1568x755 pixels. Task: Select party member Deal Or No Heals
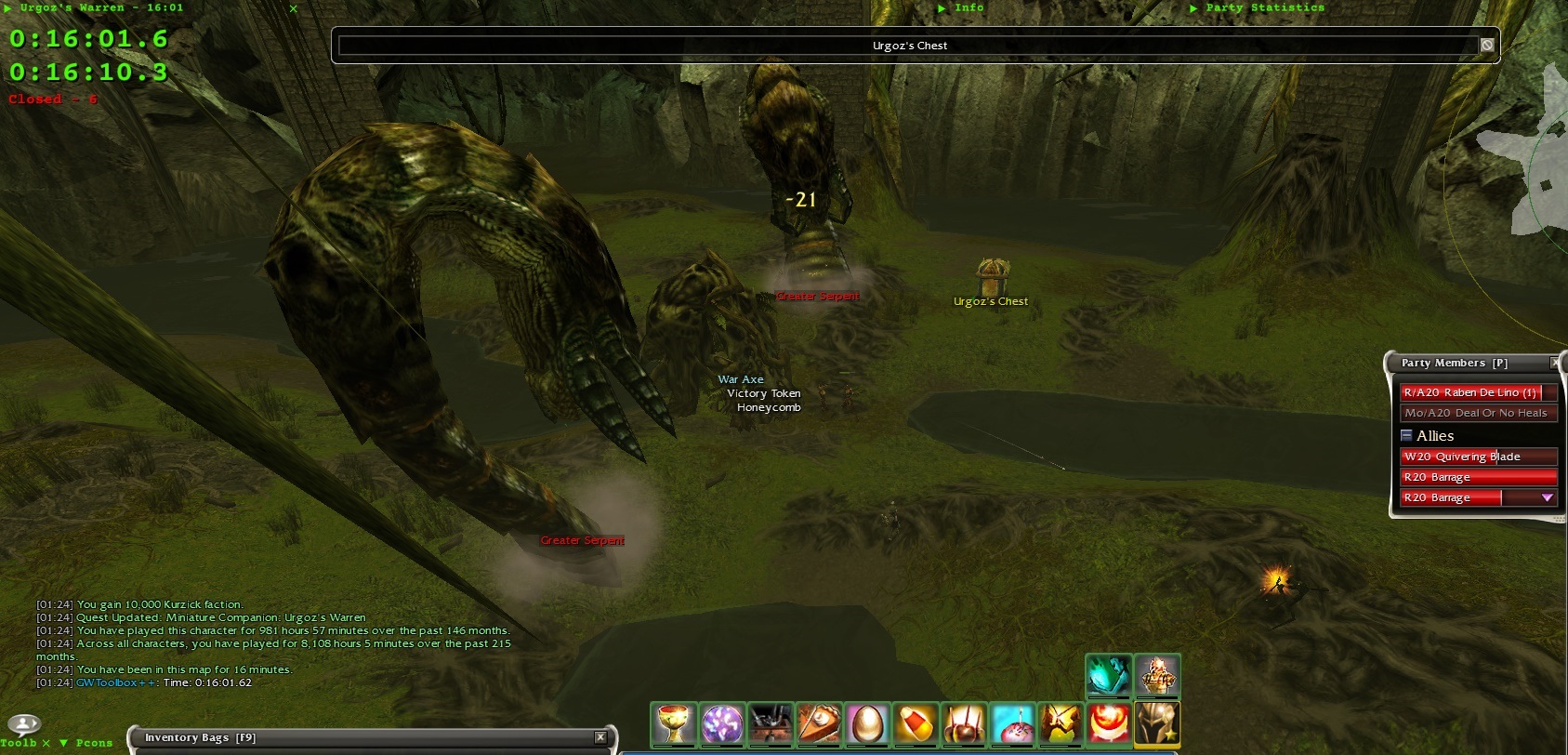coord(1477,413)
